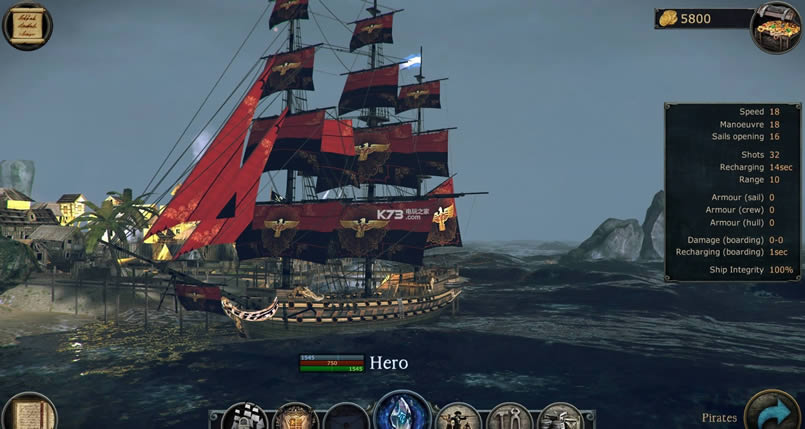Image resolution: width=805 pixels, height=429 pixels.
Task: Select the dark circular icon in bottom bar
Action: tap(347, 419)
